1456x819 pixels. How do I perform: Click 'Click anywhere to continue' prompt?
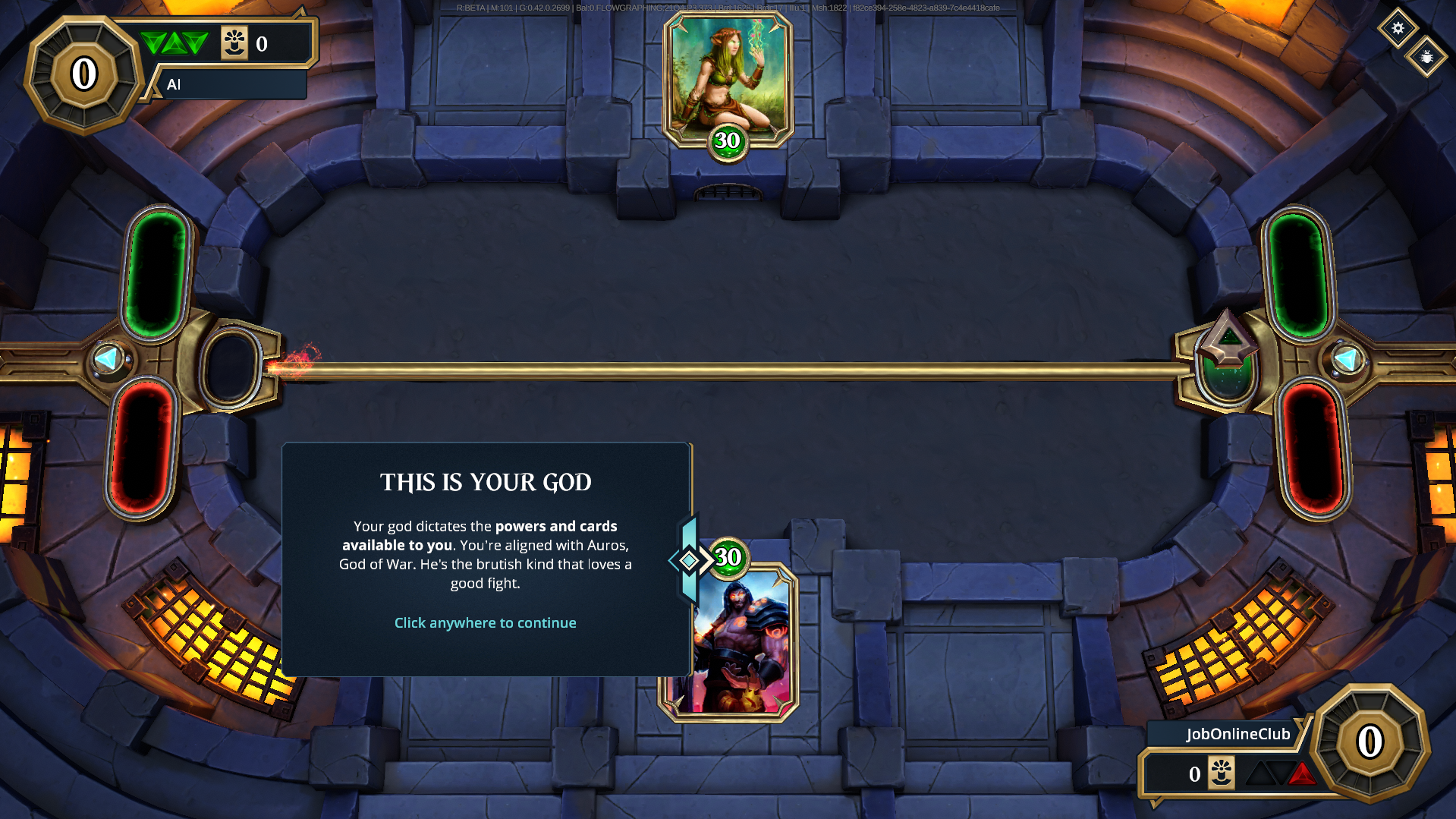[485, 622]
